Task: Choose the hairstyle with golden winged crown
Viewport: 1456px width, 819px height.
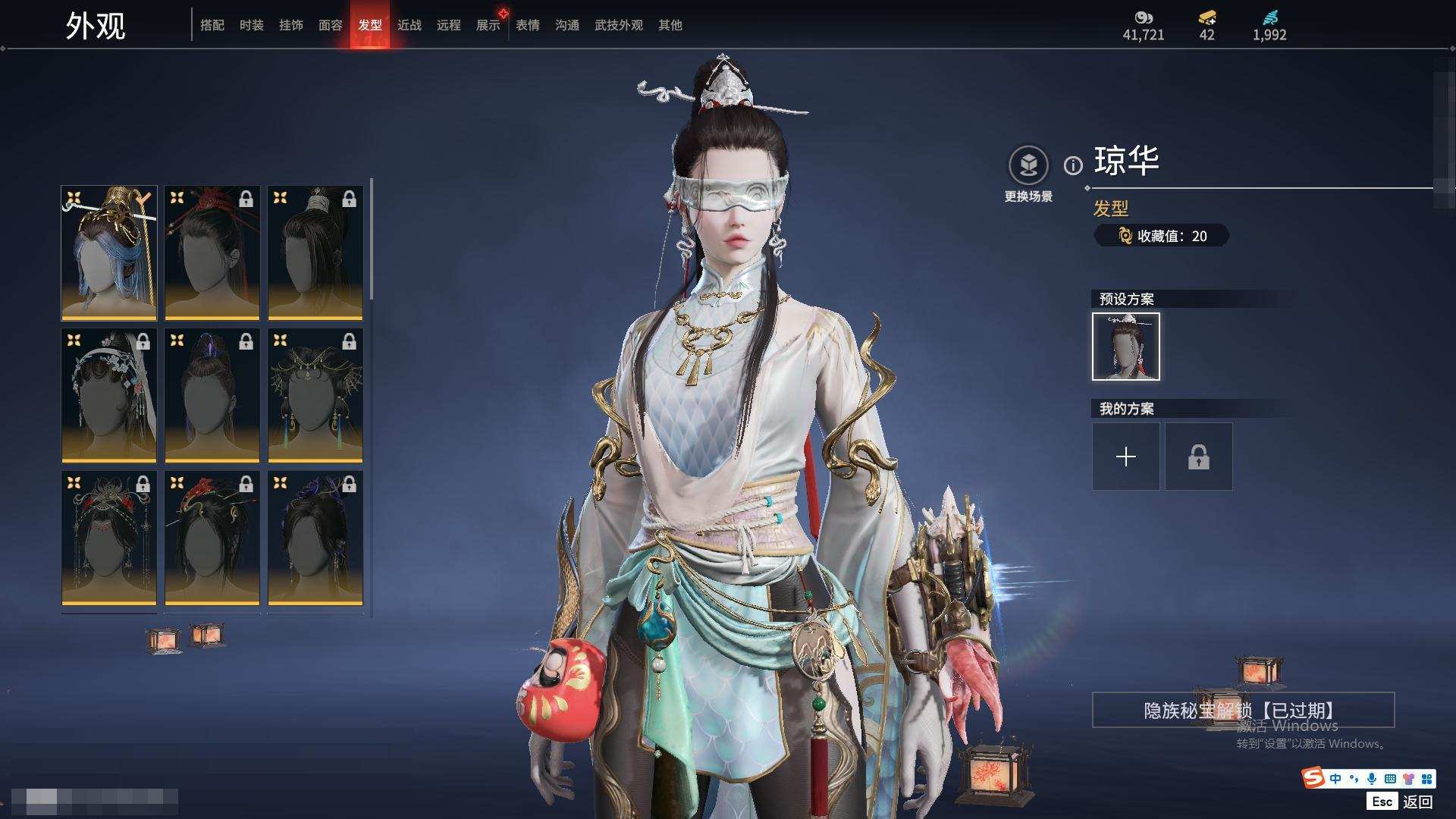Action: [x=315, y=395]
